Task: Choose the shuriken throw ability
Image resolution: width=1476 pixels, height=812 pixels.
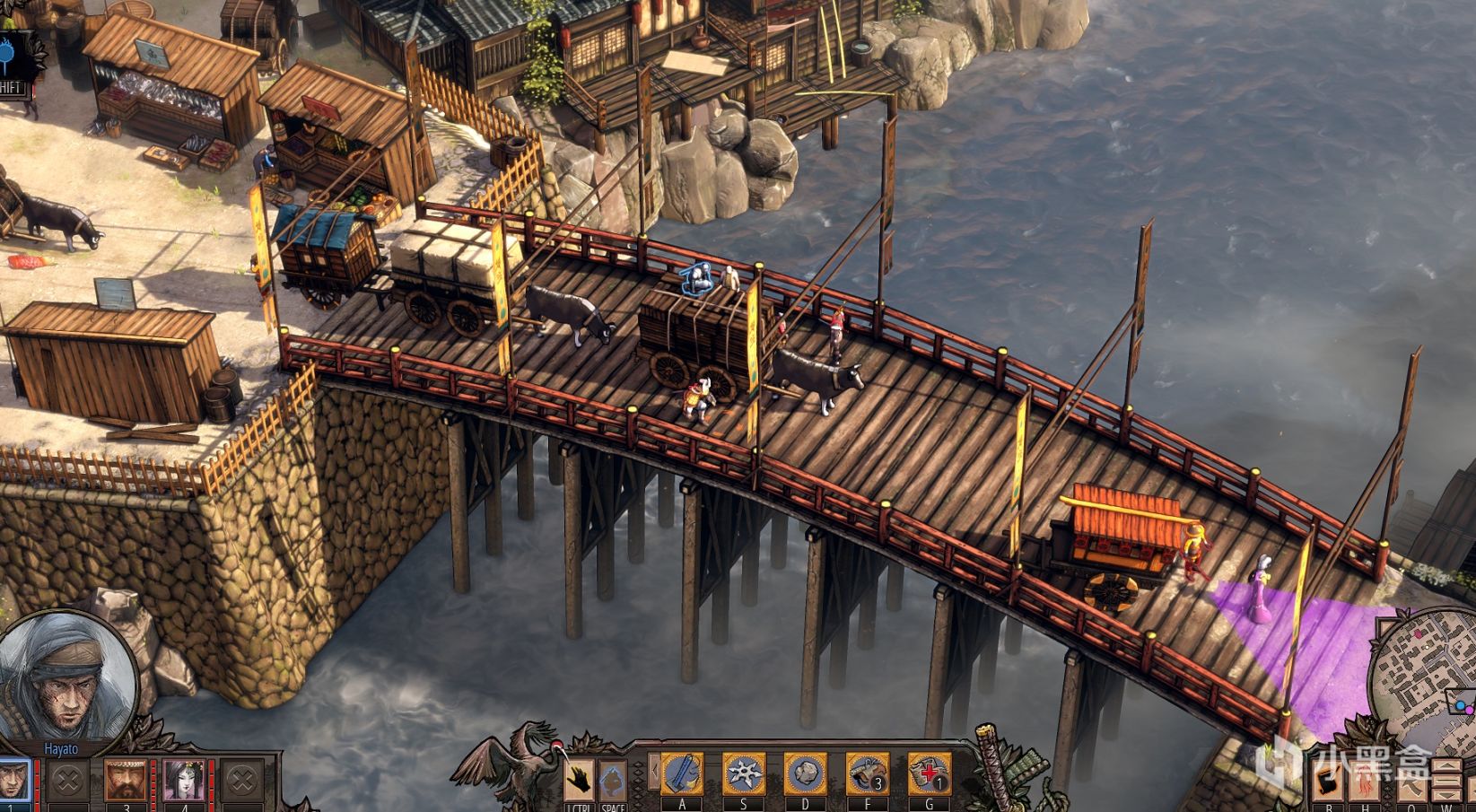Action: [744, 773]
